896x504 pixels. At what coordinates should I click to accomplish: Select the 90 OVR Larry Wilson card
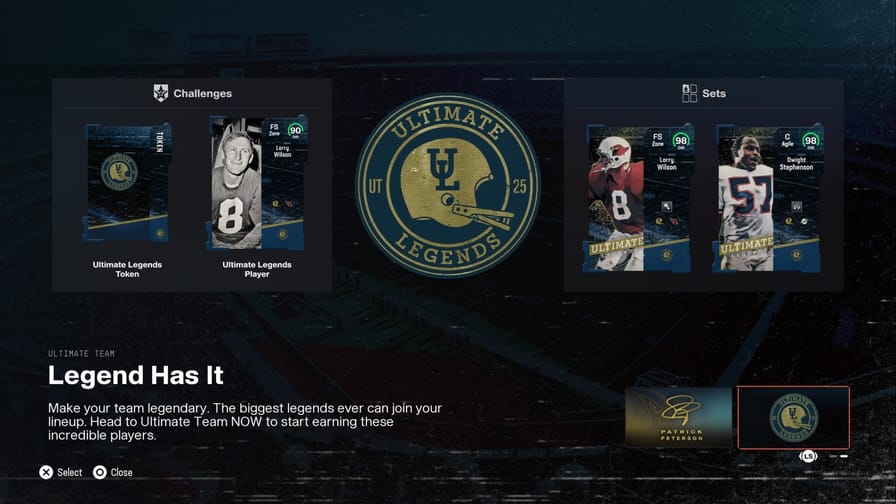[258, 183]
